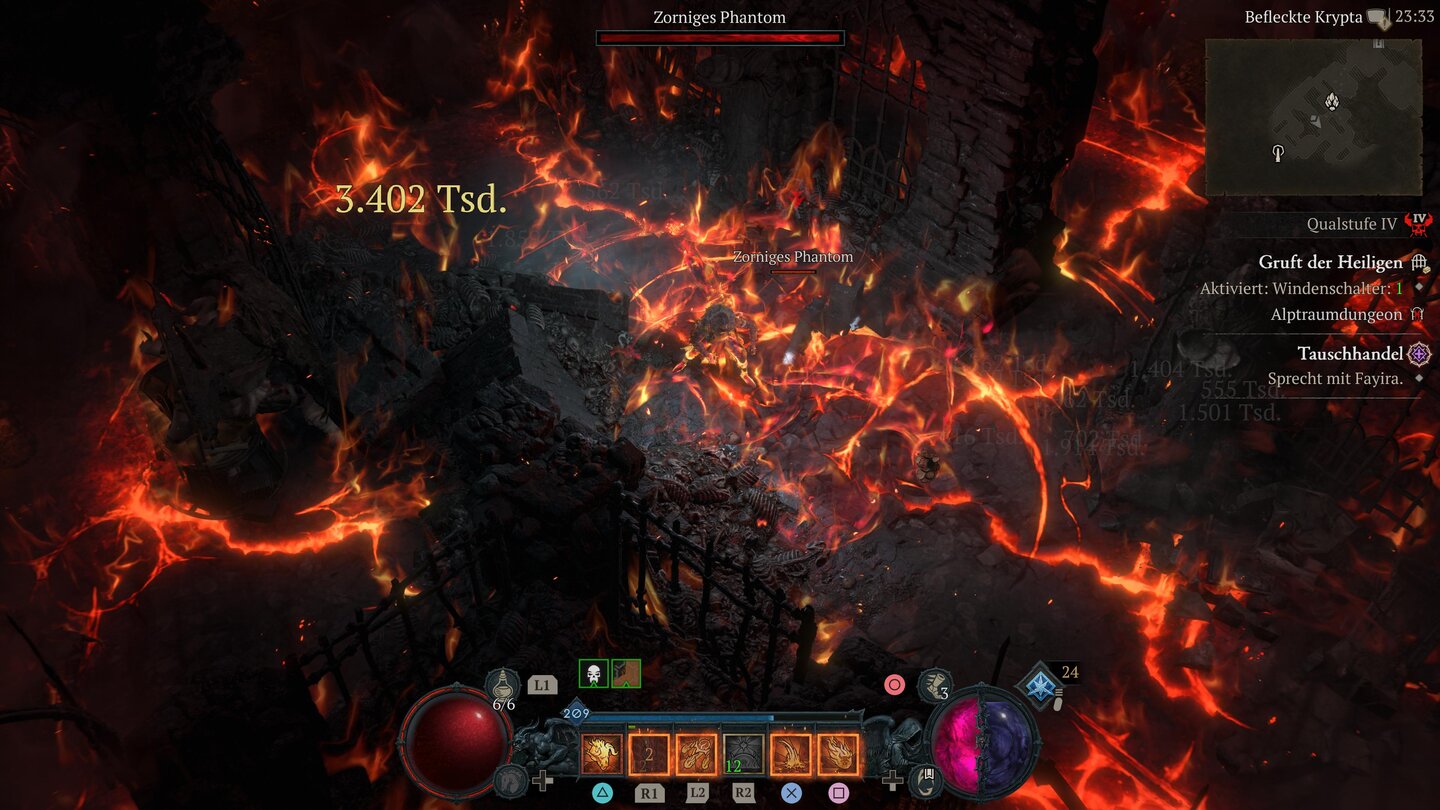Viewport: 1440px width, 810px height.
Task: Use the evade boot icon
Action: (934, 685)
